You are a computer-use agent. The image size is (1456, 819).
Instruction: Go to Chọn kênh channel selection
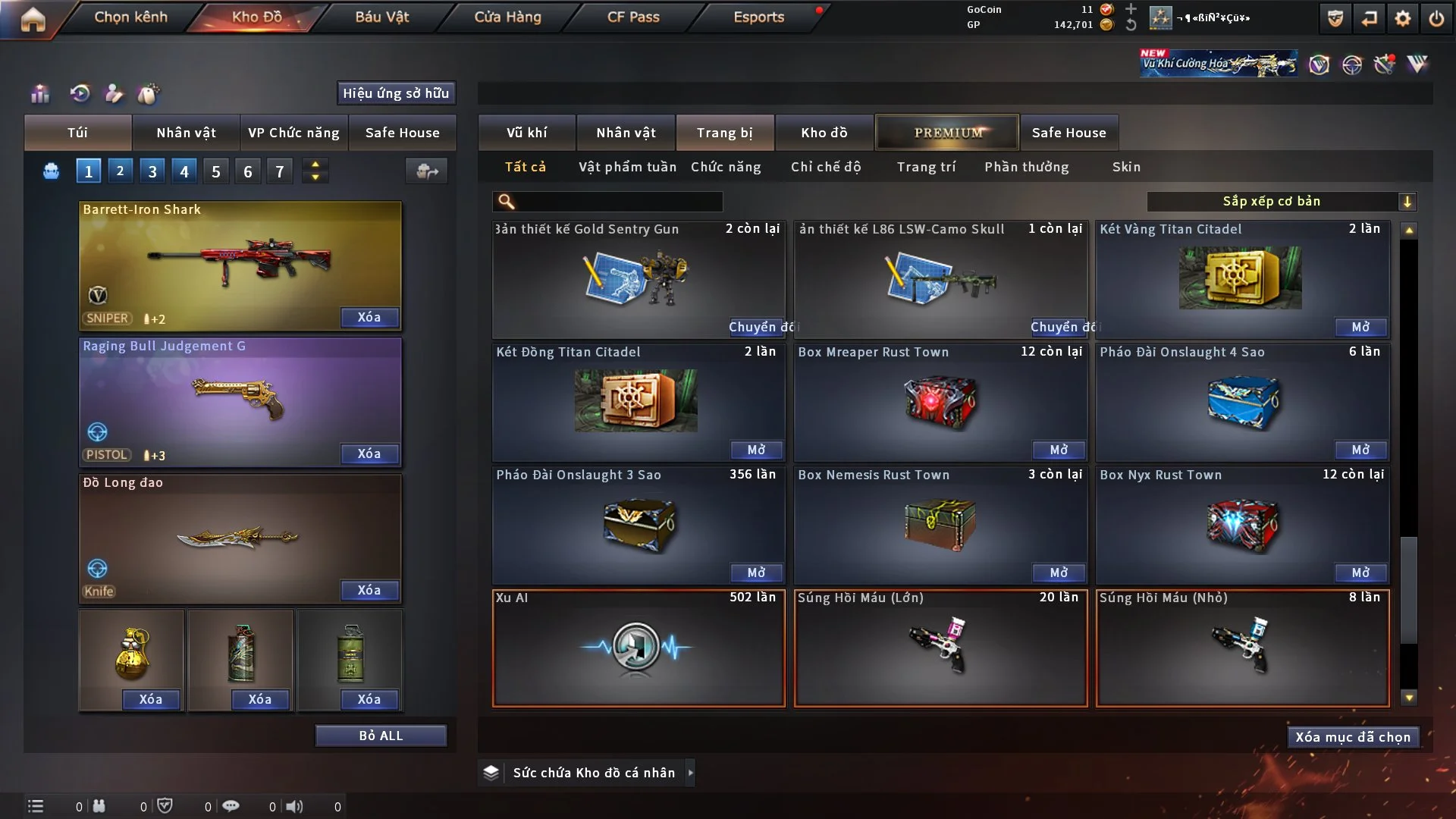[x=130, y=17]
